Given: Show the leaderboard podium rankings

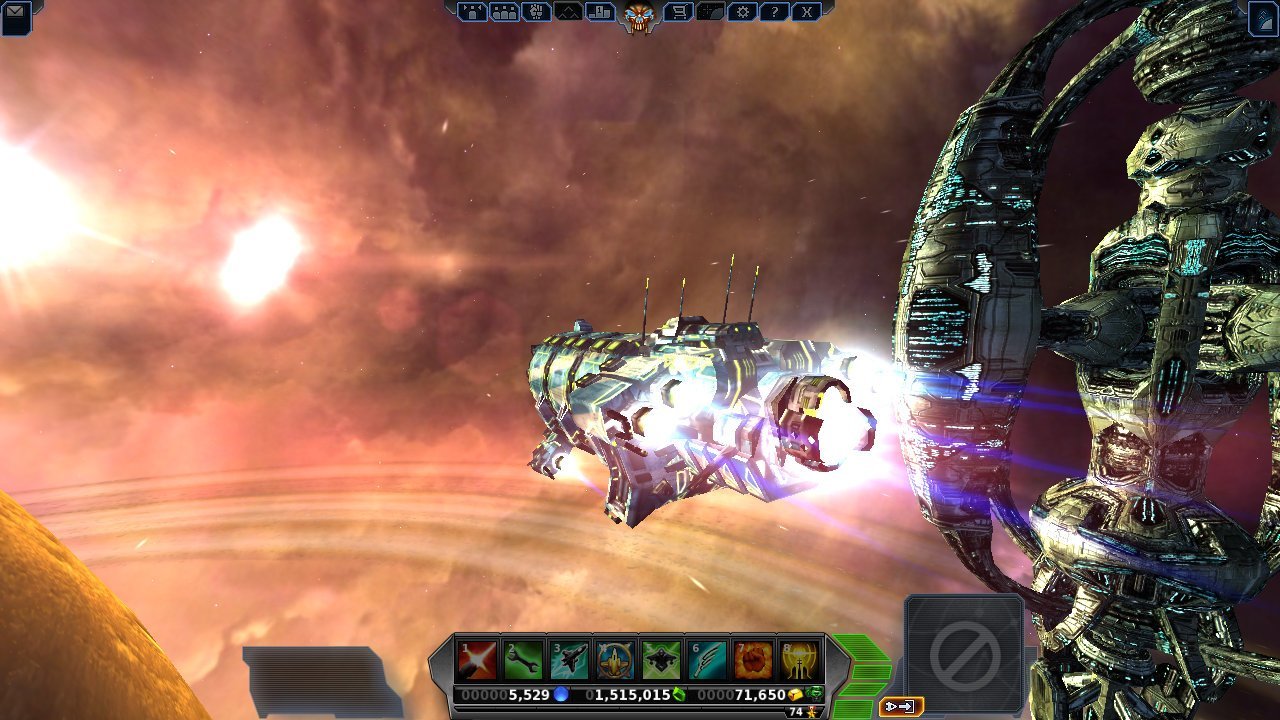Looking at the screenshot, I should coord(600,12).
